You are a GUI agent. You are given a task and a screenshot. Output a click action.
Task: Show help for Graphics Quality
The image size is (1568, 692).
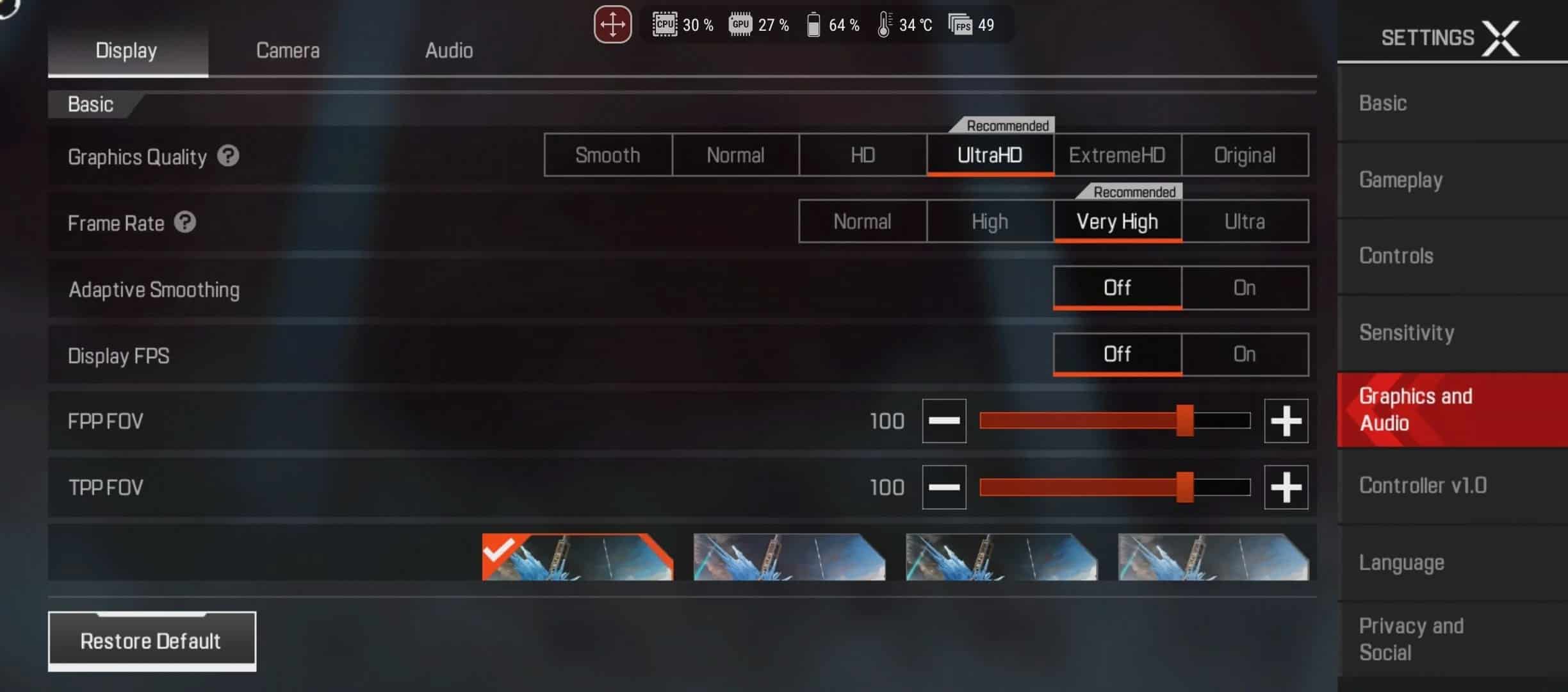click(x=228, y=156)
